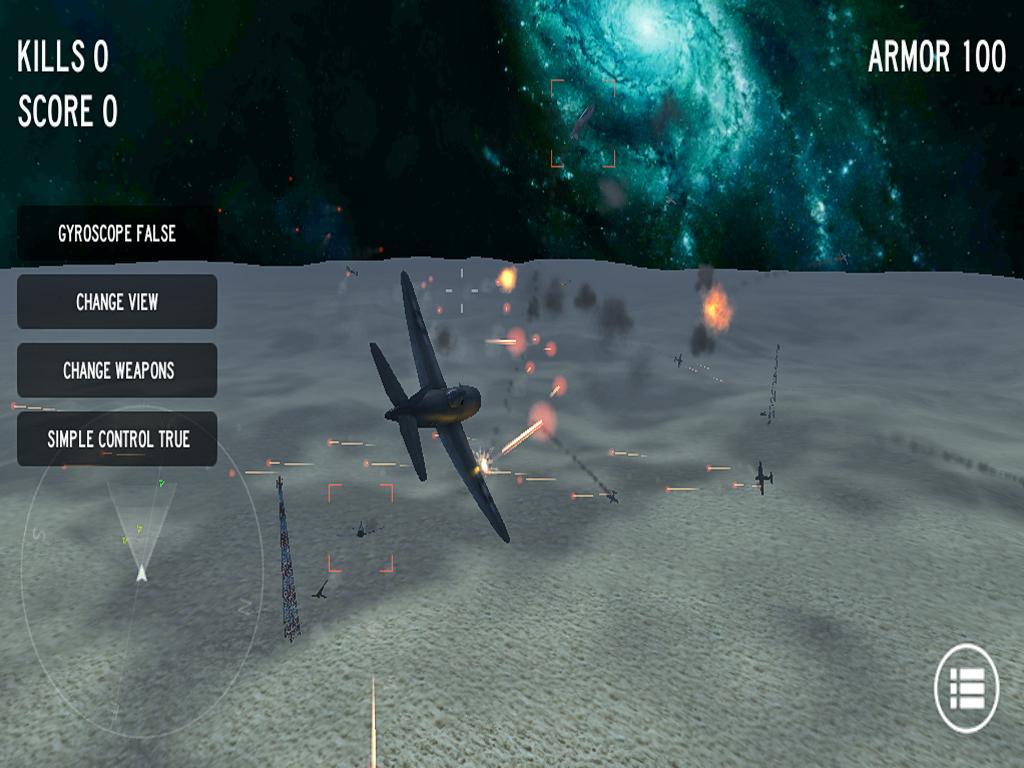Toggle the Simple Control True option
Screen dimensions: 1024x768
(x=117, y=439)
